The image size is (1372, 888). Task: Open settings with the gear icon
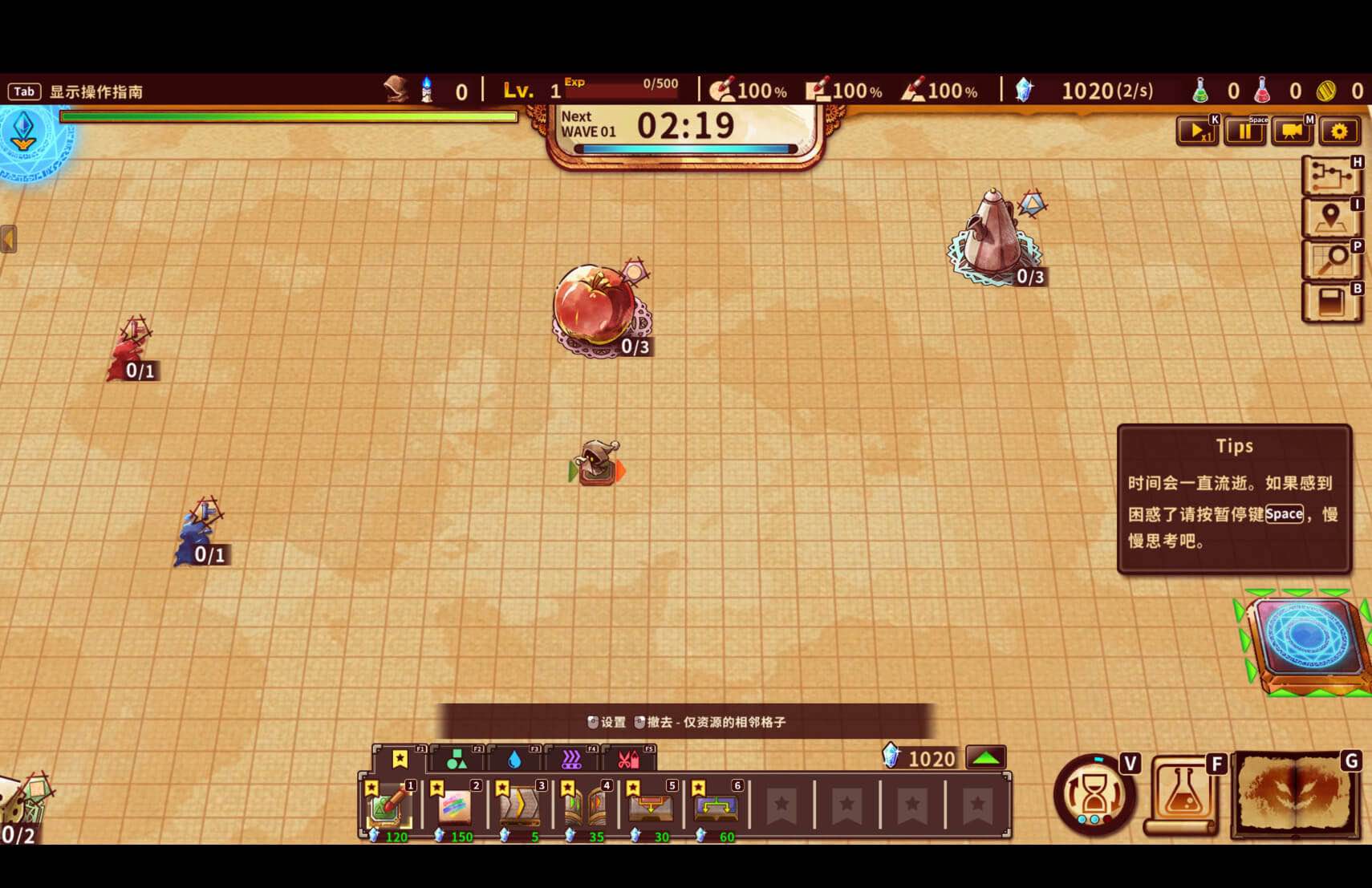[x=1339, y=131]
